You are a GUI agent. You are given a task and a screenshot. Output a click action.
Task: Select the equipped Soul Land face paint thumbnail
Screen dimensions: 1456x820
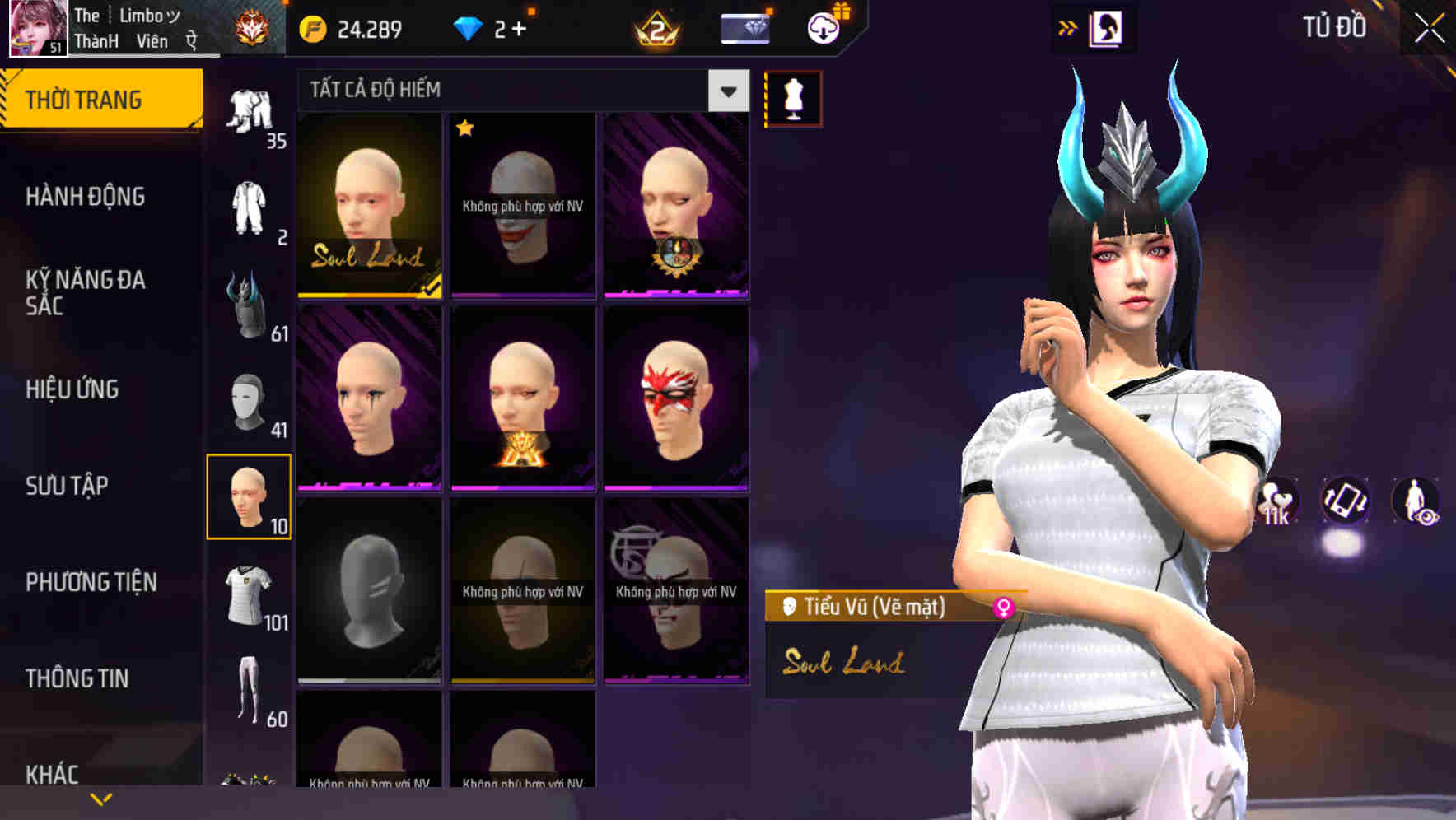tap(369, 207)
